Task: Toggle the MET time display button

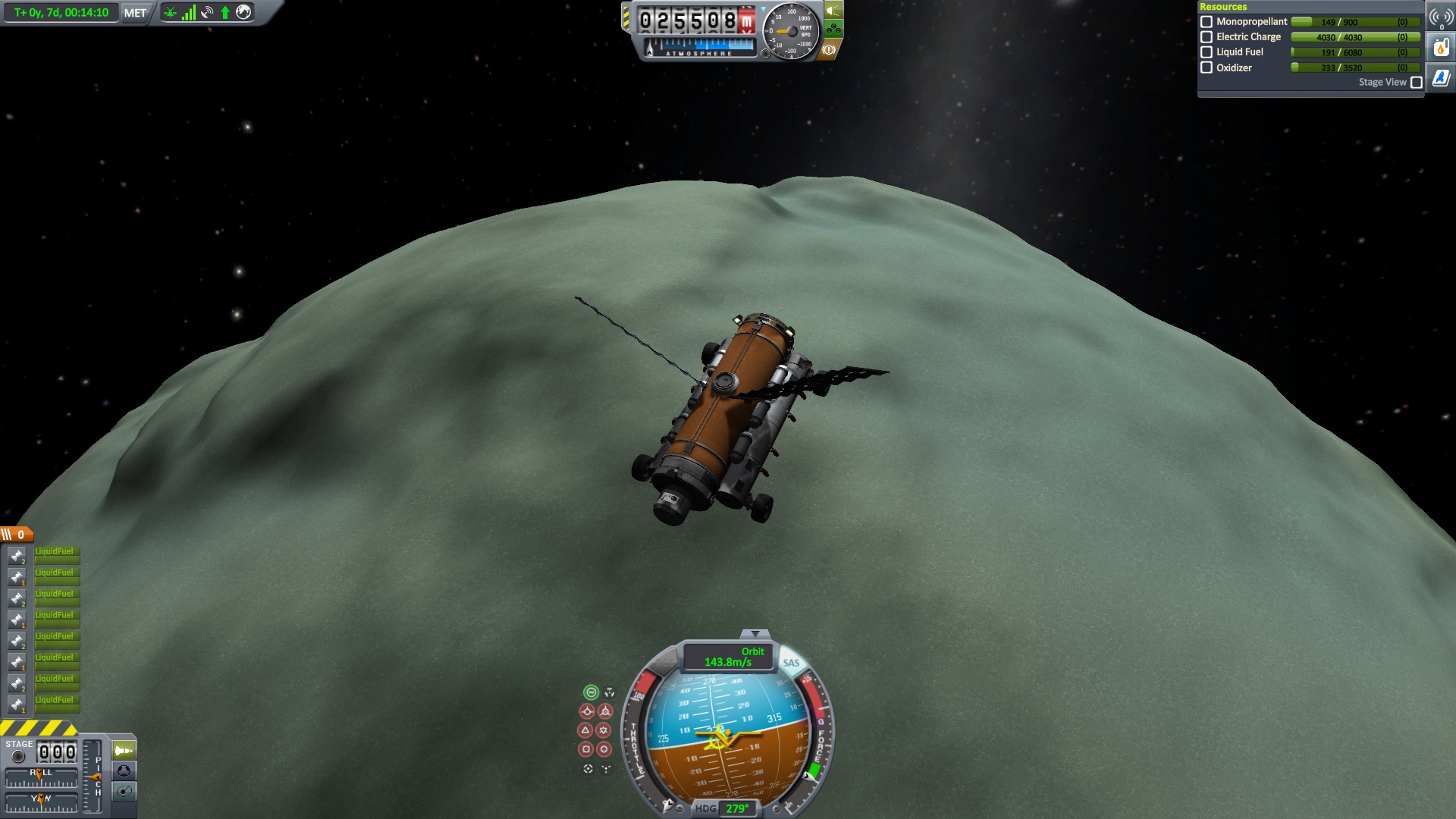Action: tap(135, 13)
